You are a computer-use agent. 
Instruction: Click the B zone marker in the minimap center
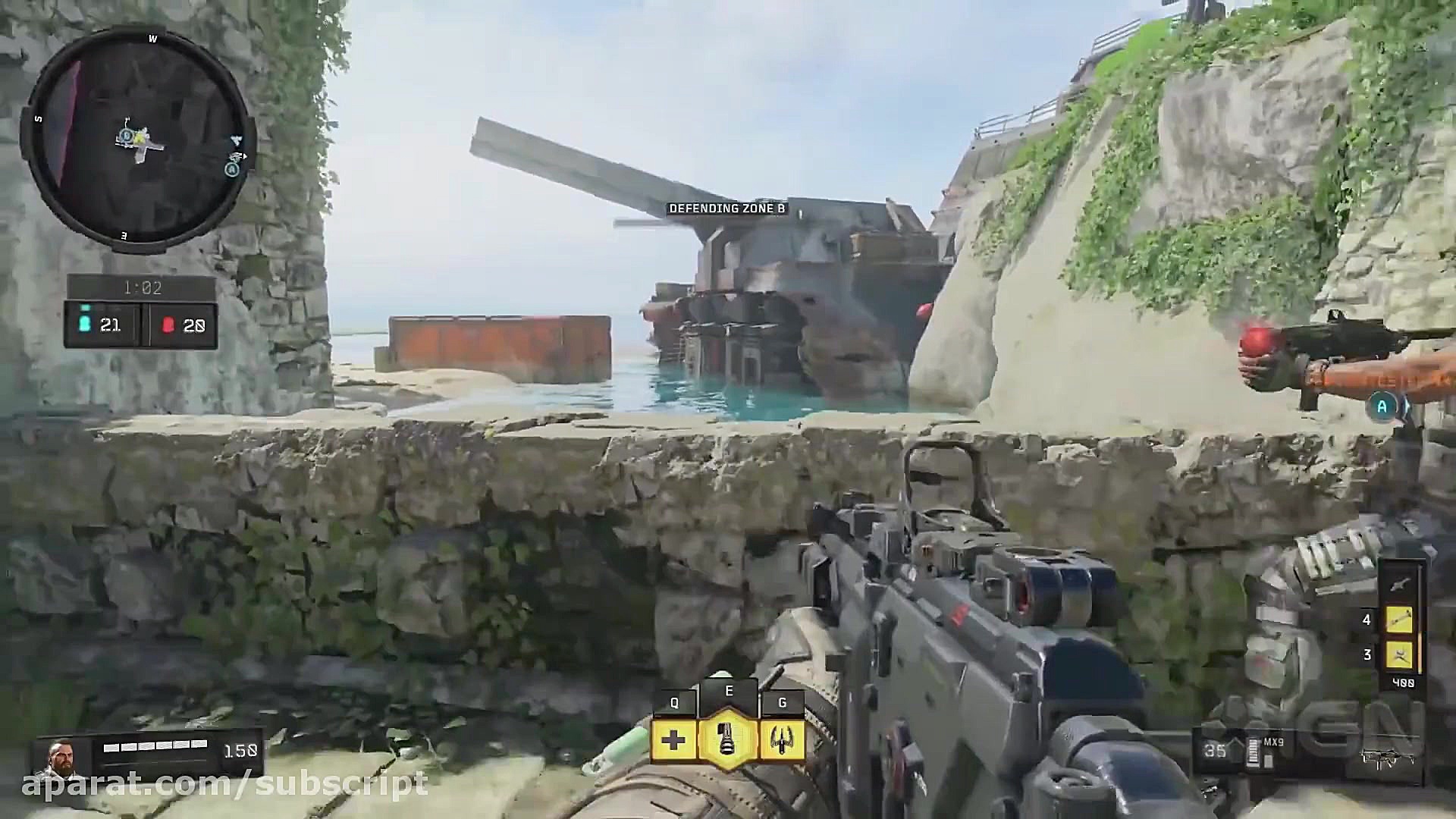pyautogui.click(x=126, y=136)
